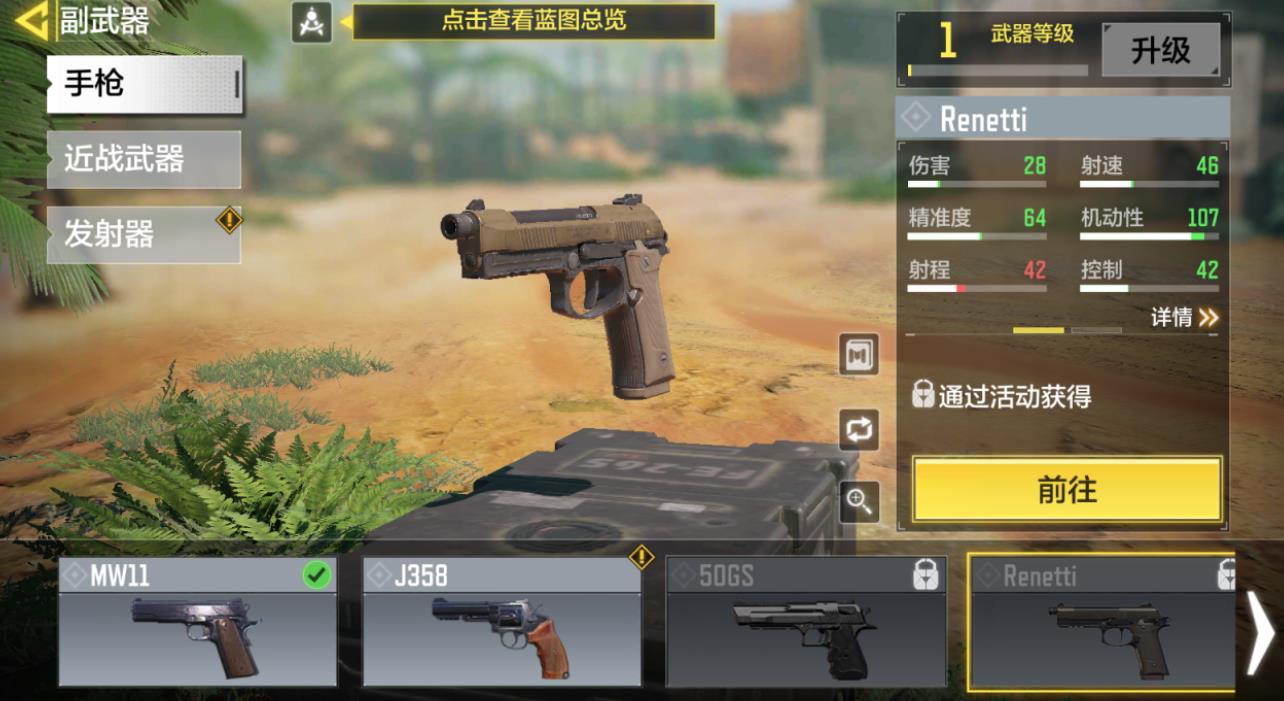Viewport: 1284px width, 701px height.
Task: Click the yellow 前往 button
Action: pos(1067,490)
